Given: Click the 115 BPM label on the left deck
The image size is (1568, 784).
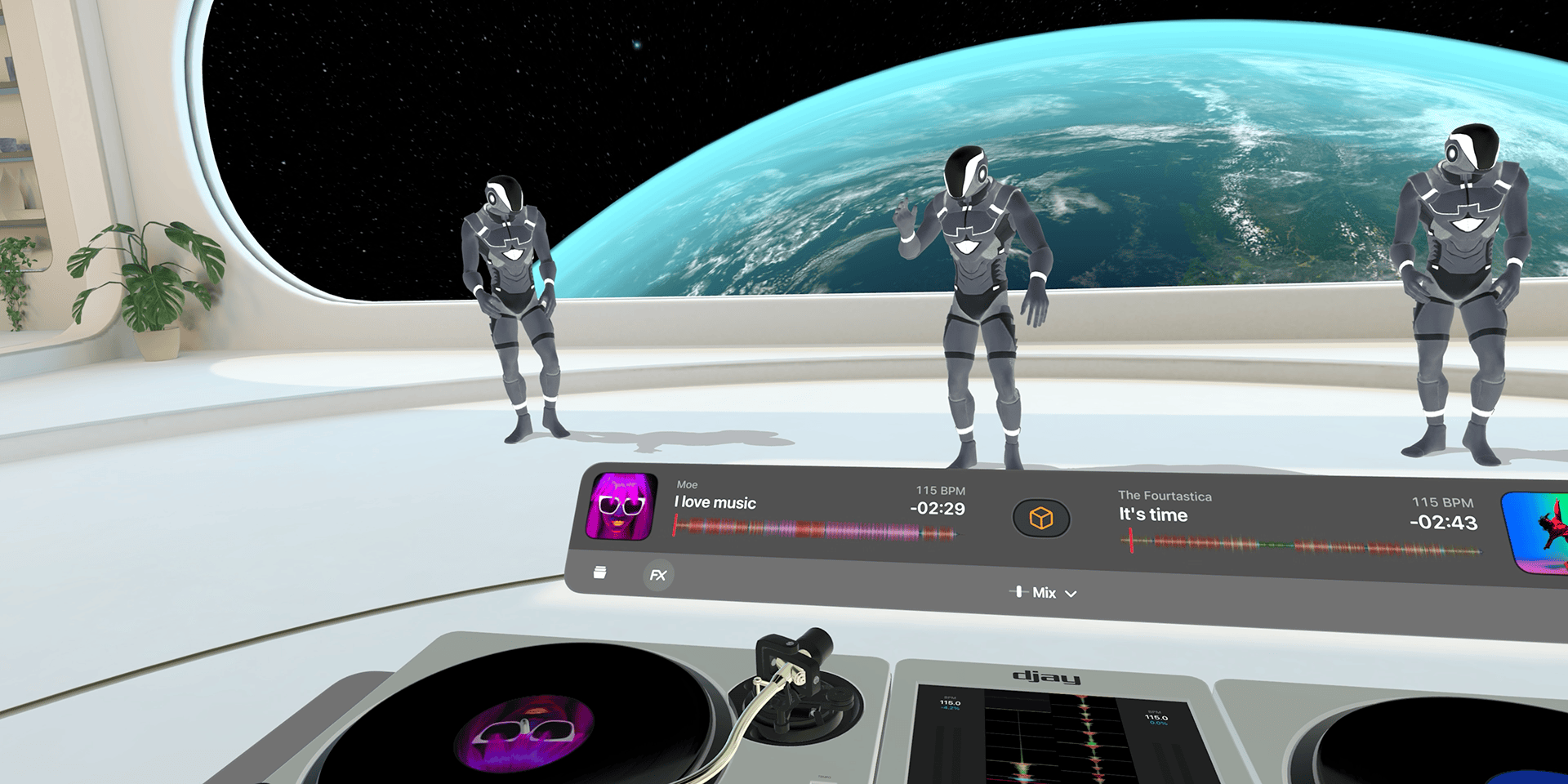Looking at the screenshot, I should point(940,491).
